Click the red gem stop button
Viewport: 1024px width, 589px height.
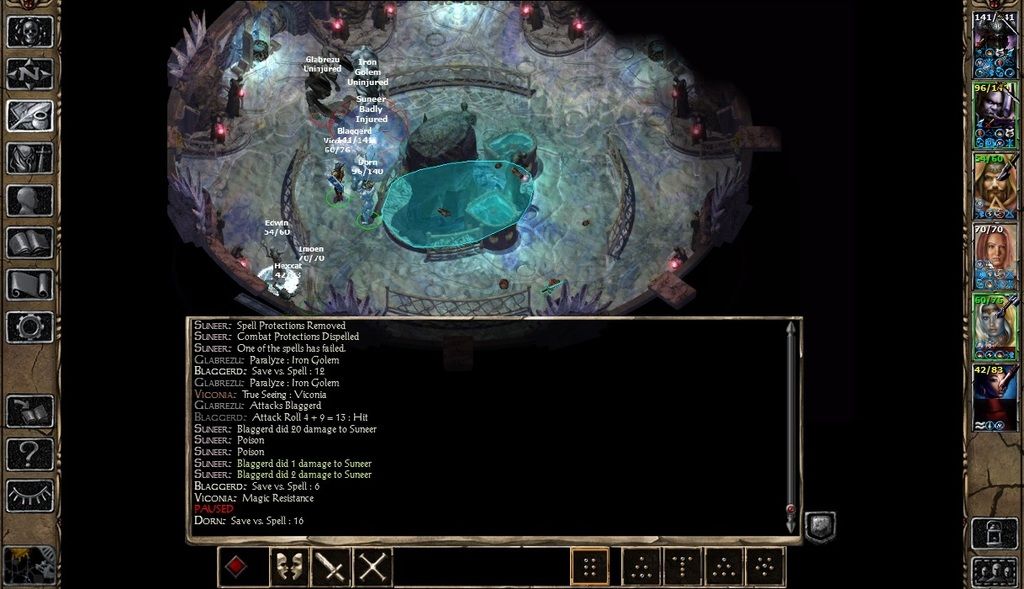coord(234,568)
